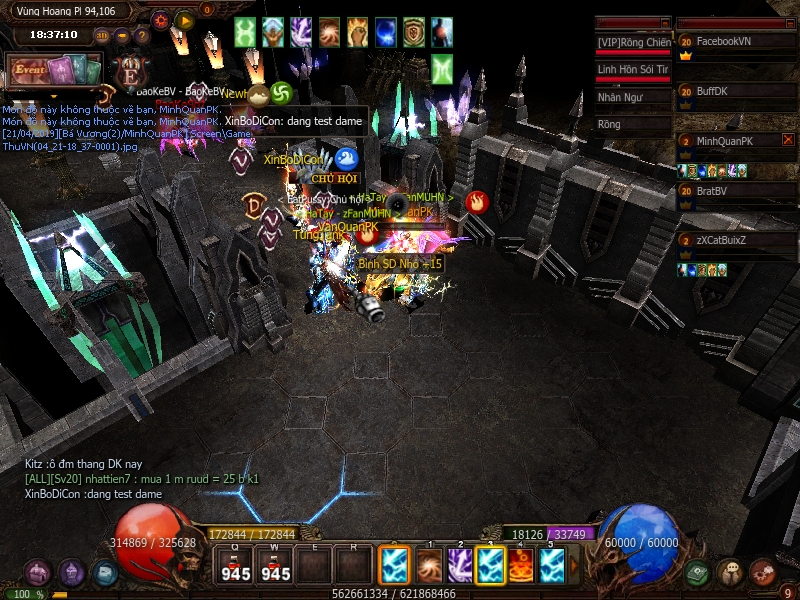Select the [VIP]Rồng Chiến target row
The width and height of the screenshot is (800, 600).
coord(633,43)
